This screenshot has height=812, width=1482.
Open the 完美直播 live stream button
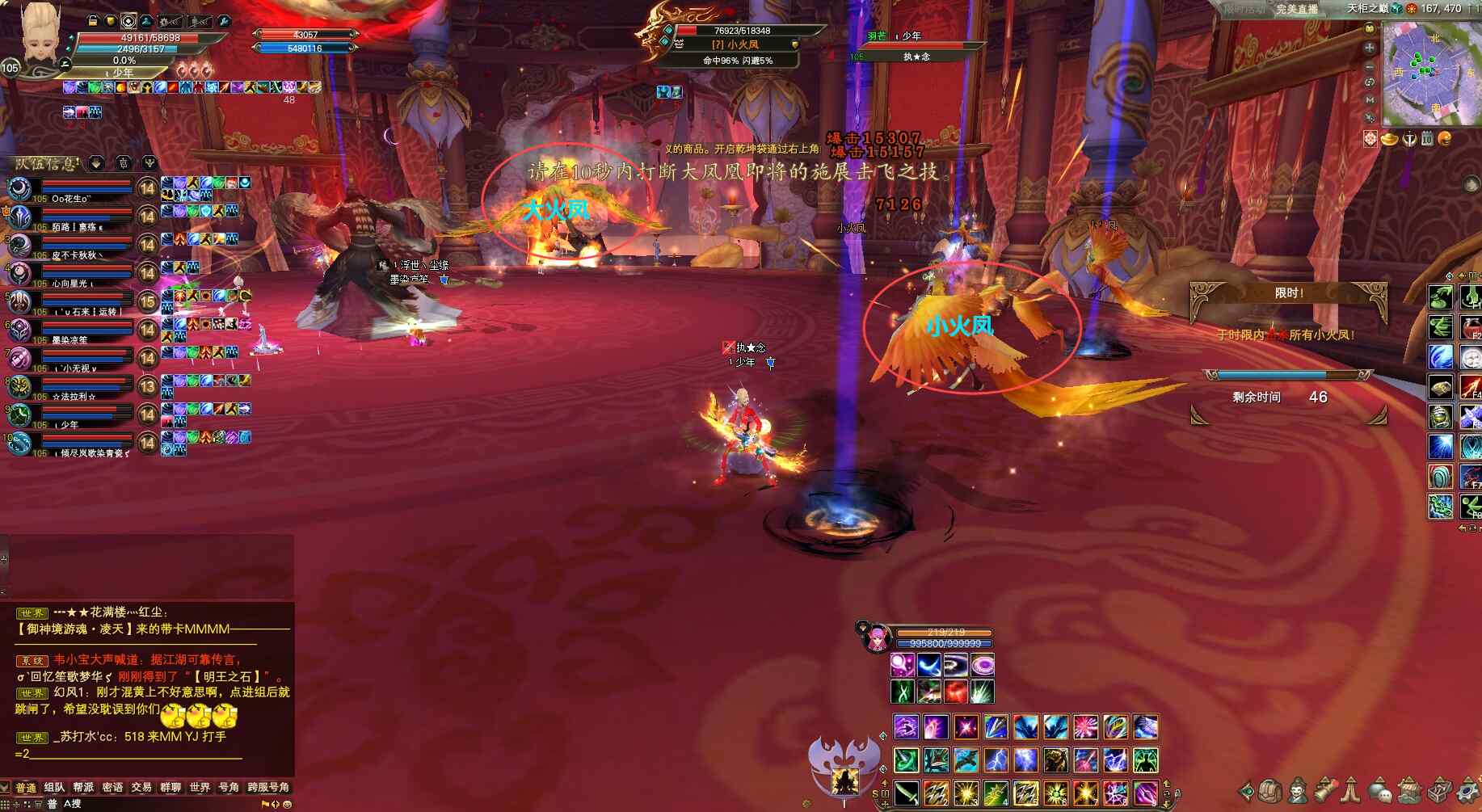tap(1297, 9)
